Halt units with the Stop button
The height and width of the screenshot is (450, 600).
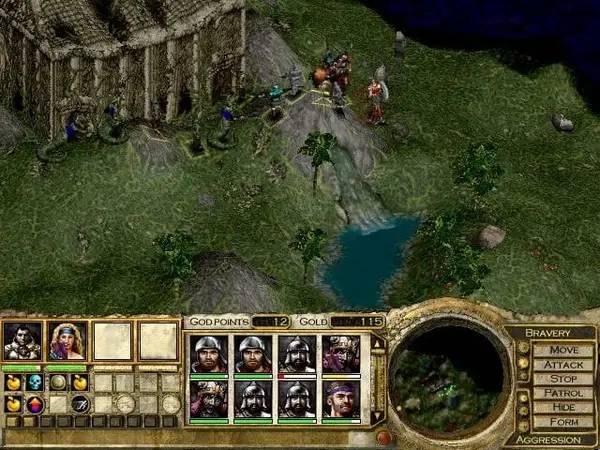point(563,380)
